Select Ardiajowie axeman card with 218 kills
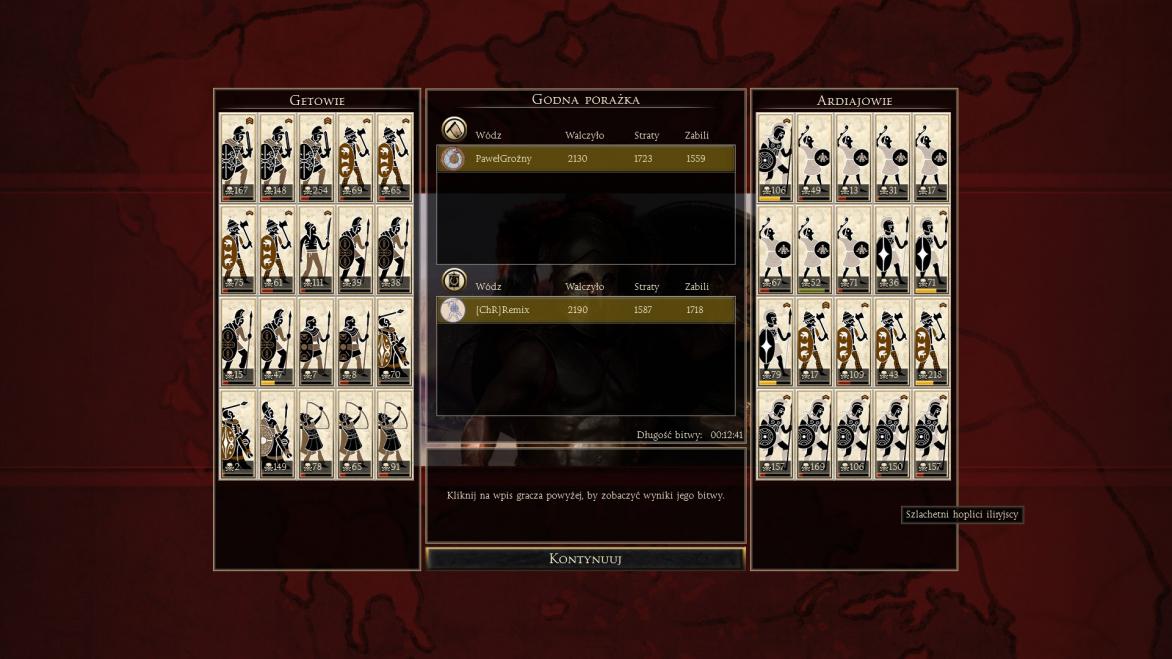Viewport: 1172px width, 659px height. tap(931, 342)
